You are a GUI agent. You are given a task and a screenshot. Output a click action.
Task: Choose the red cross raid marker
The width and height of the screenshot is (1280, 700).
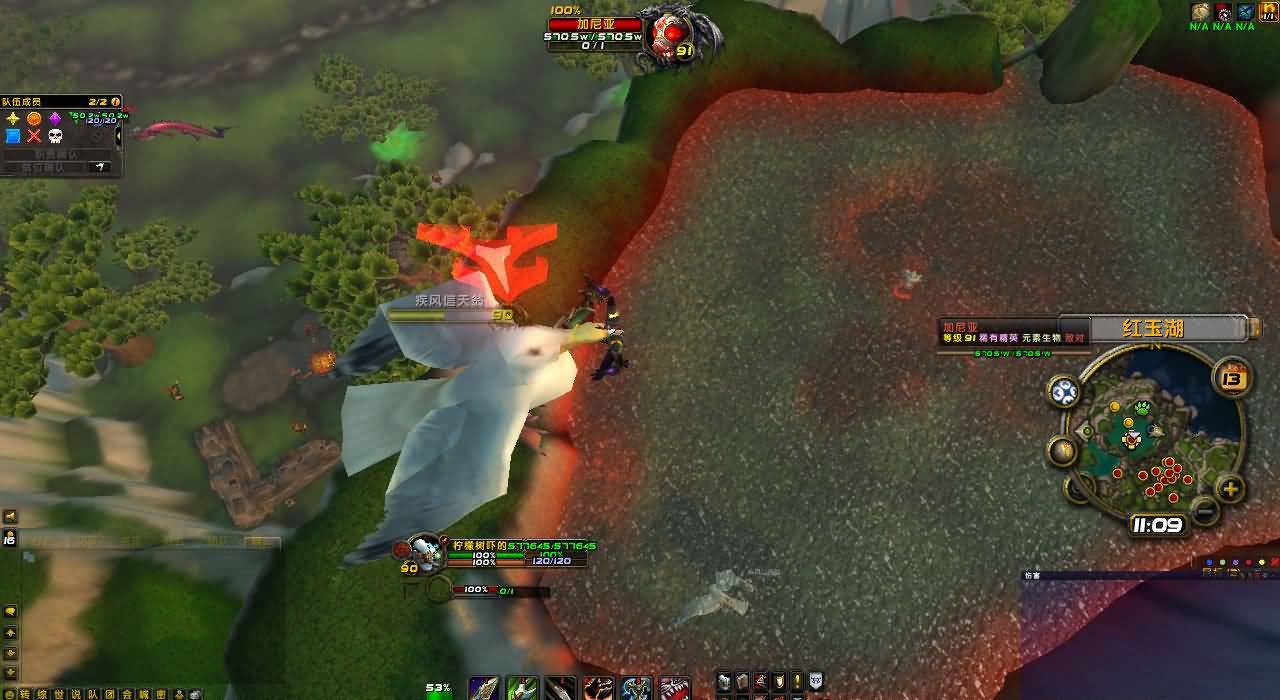tap(34, 136)
